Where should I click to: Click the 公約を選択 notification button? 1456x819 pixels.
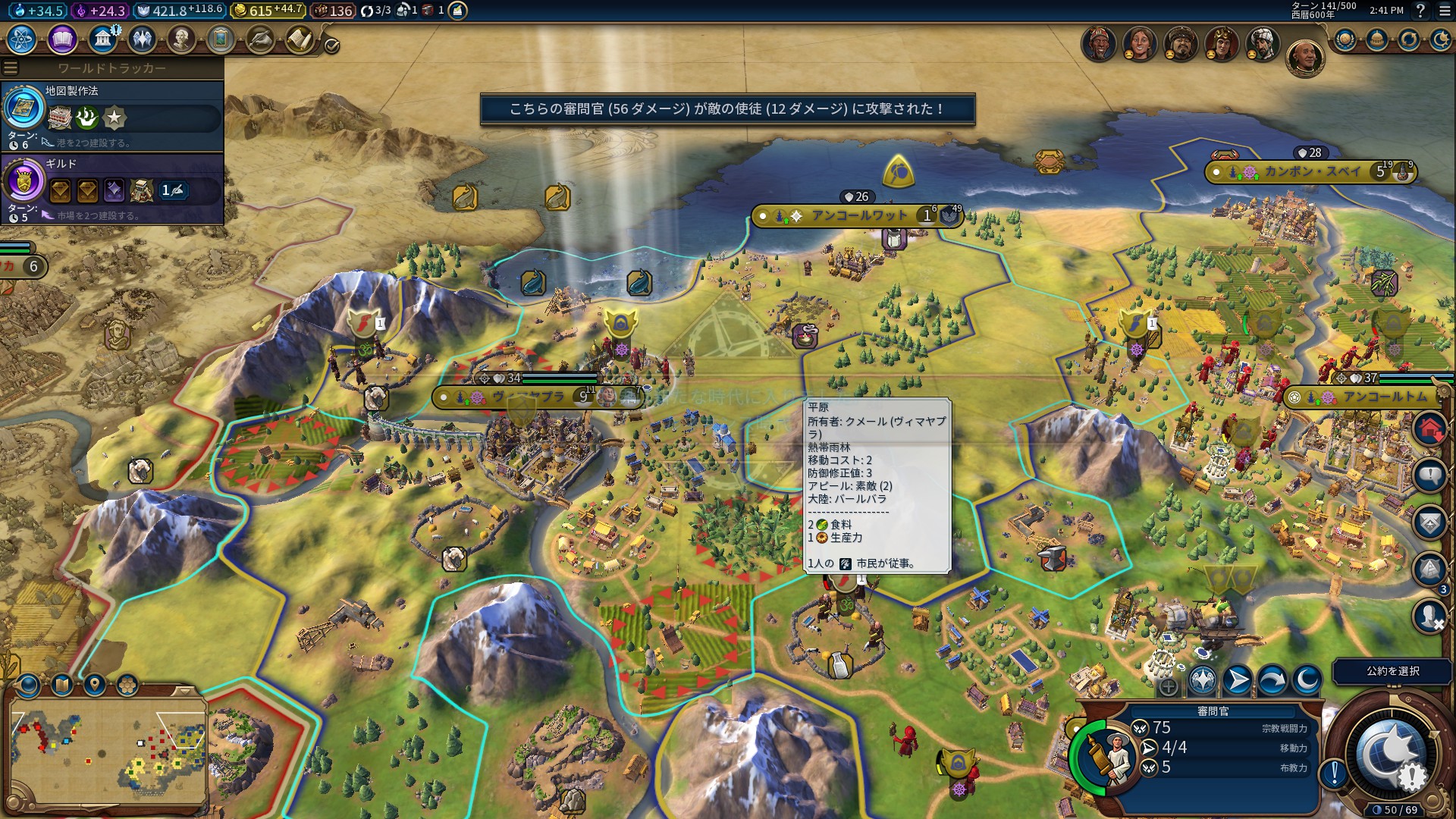click(1392, 671)
